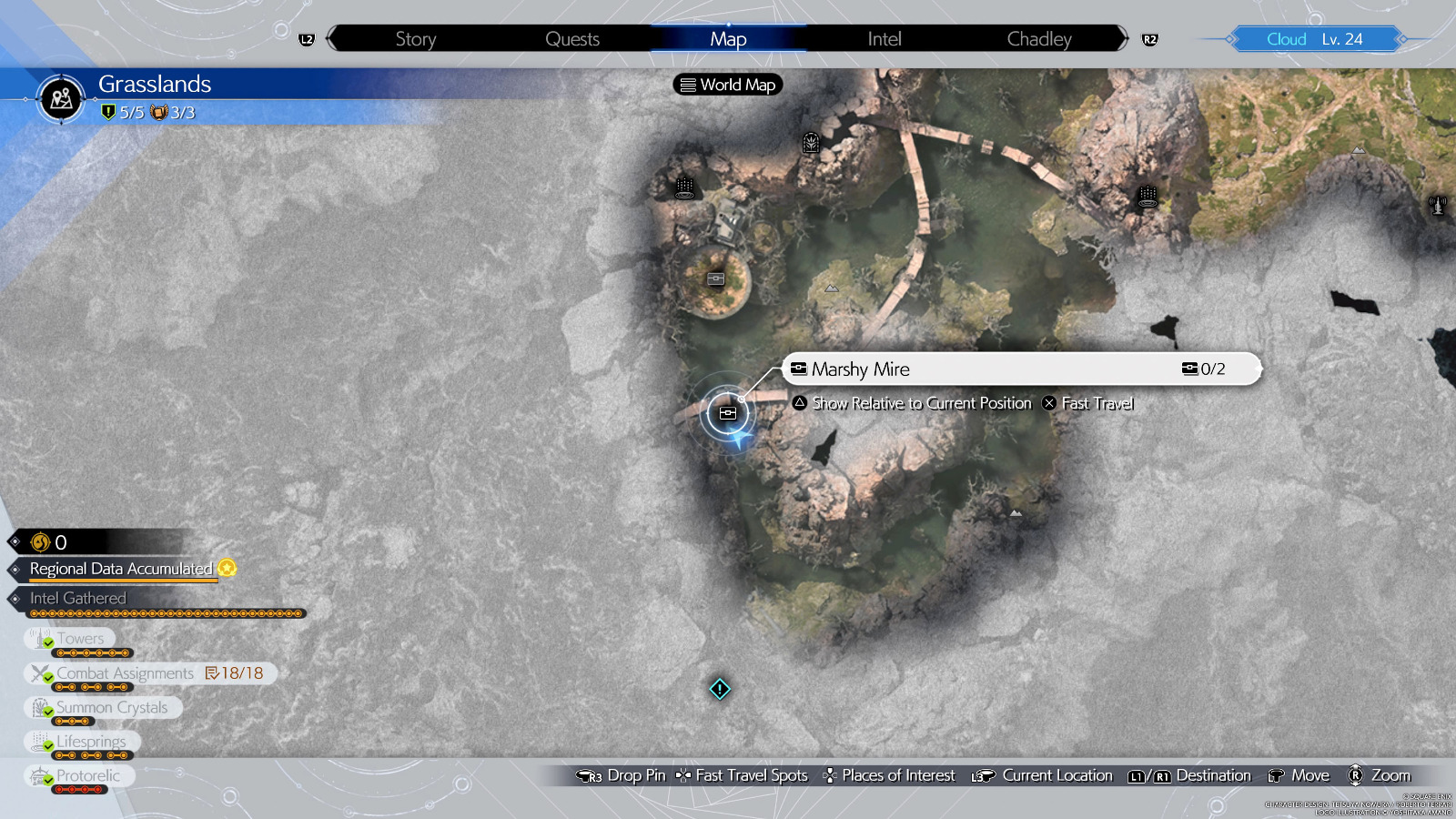Image resolution: width=1456 pixels, height=819 pixels.
Task: Click the Places of Interest icon
Action: pos(829,775)
